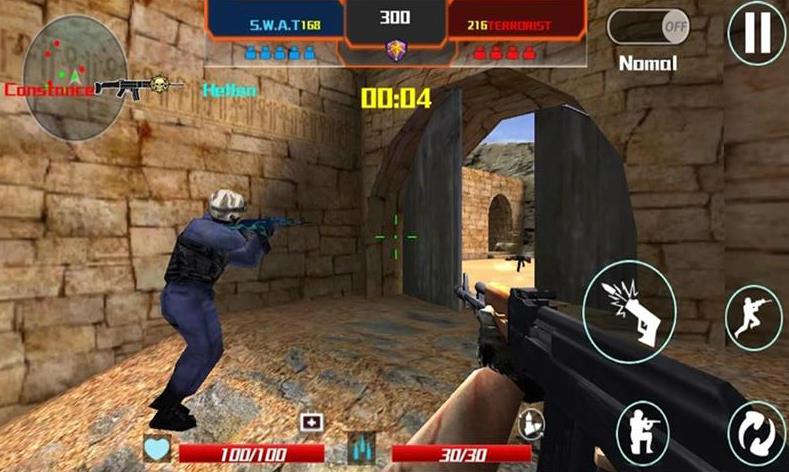Tap the circular radar minimap
The image size is (789, 472).
click(x=62, y=76)
